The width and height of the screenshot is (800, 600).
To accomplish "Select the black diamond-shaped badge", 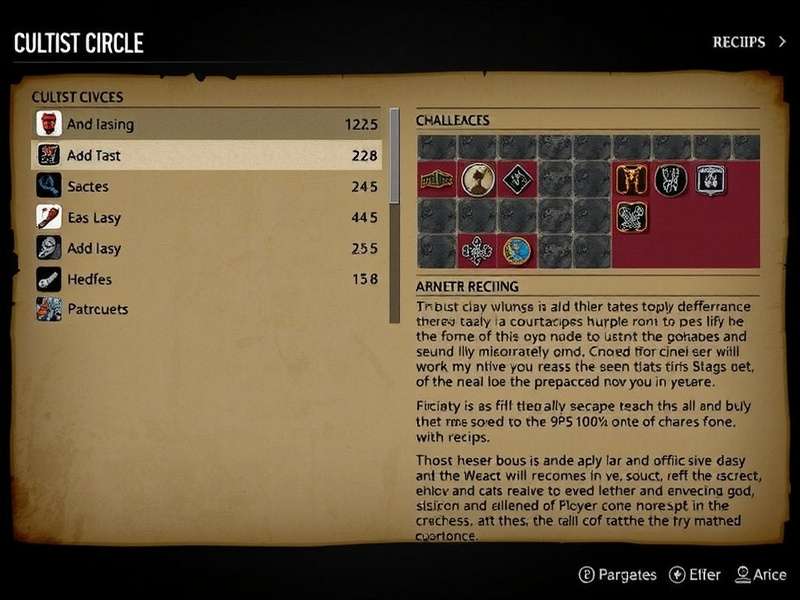I will tap(517, 180).
